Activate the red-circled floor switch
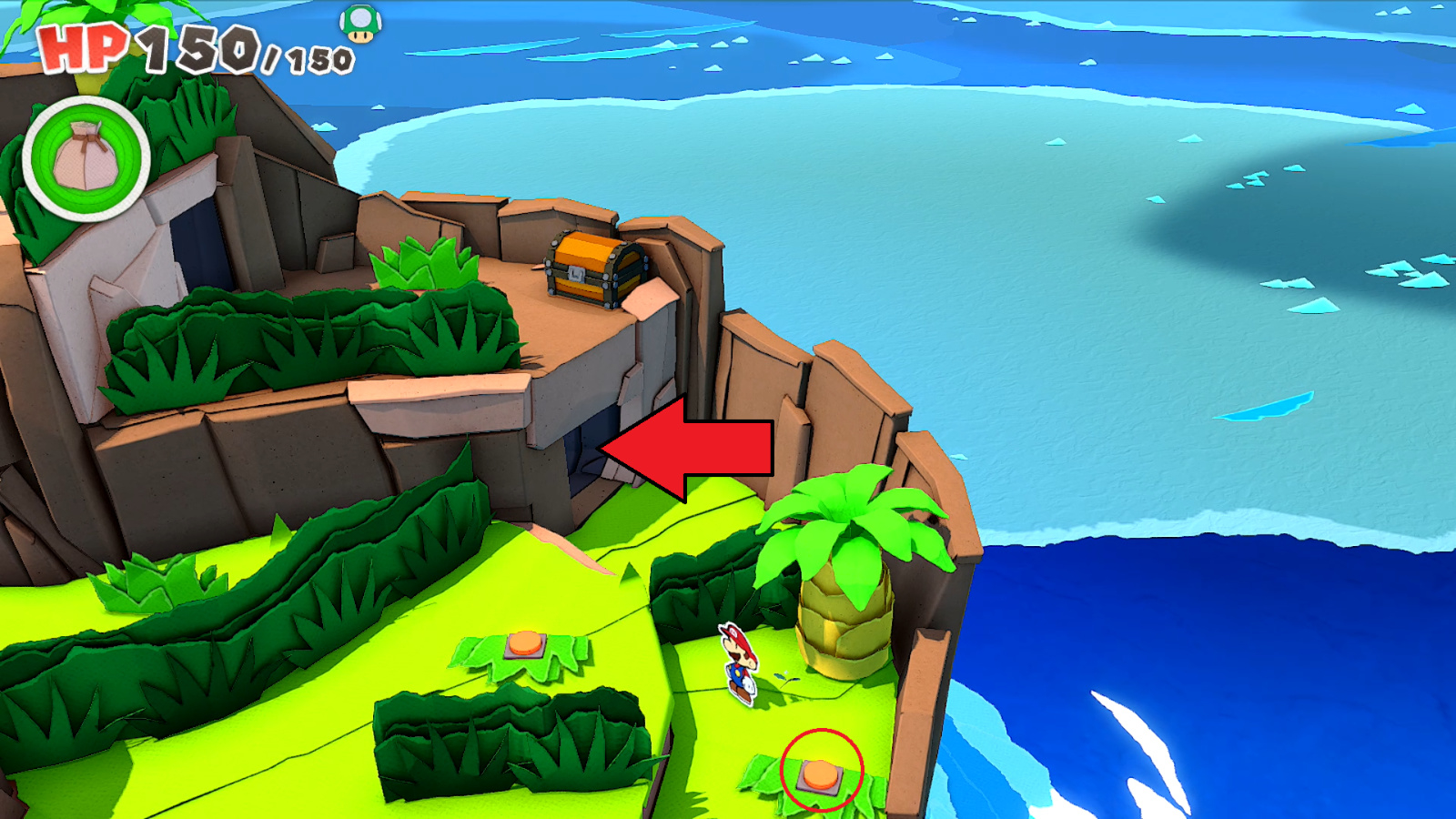Screen dimensions: 1456x819 (818, 774)
